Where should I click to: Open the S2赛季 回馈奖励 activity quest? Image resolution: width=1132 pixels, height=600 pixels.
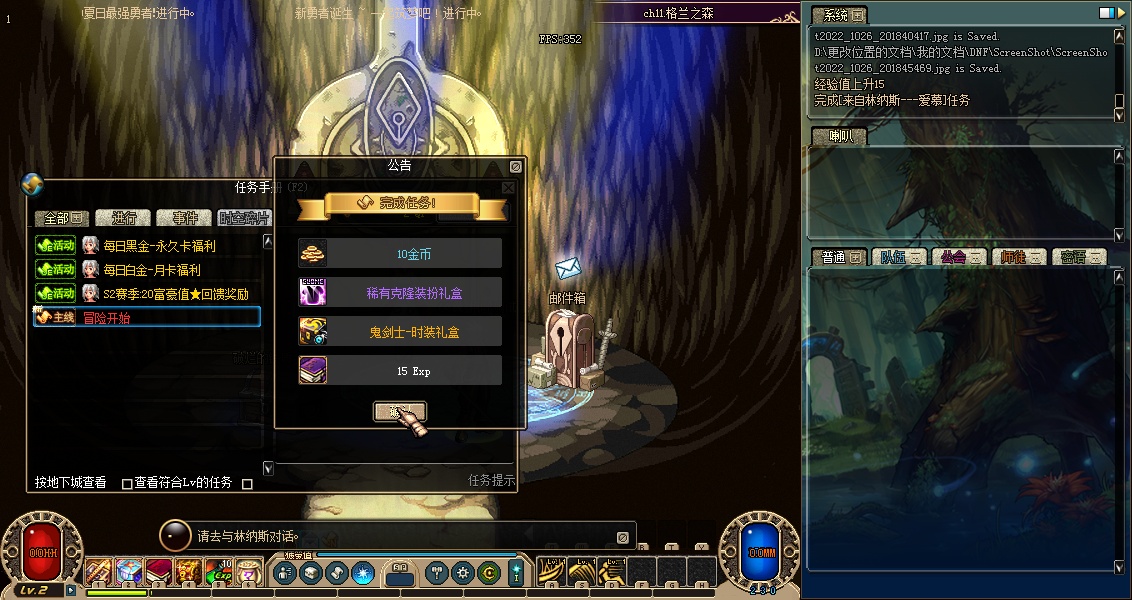click(176, 293)
